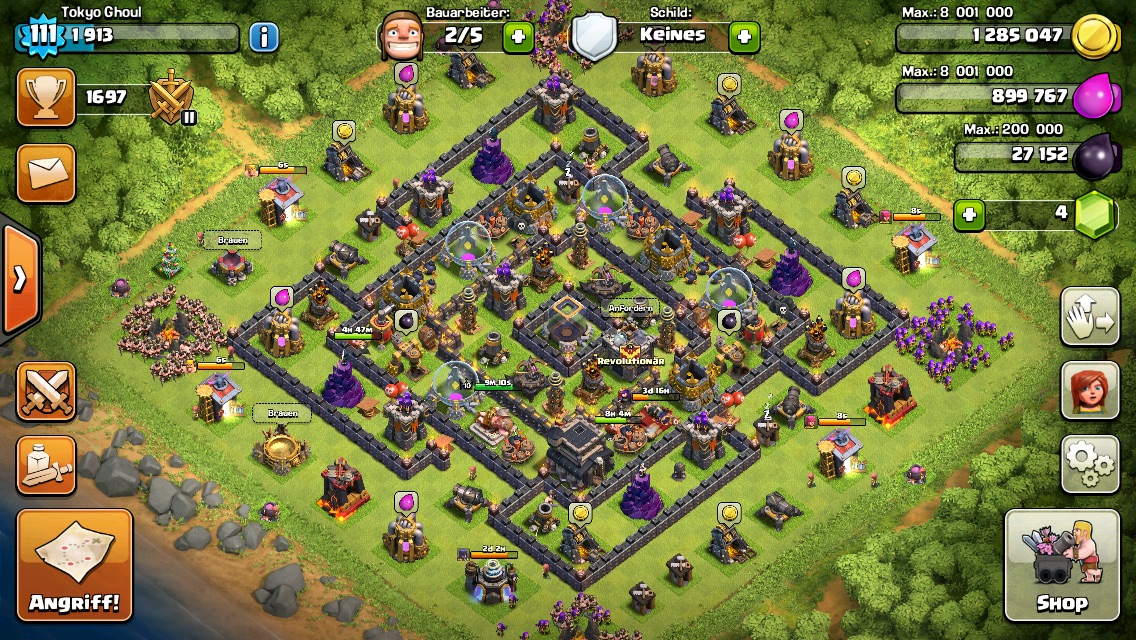Image resolution: width=1136 pixels, height=640 pixels.
Task: Click the green gem icon
Action: coord(1096,214)
